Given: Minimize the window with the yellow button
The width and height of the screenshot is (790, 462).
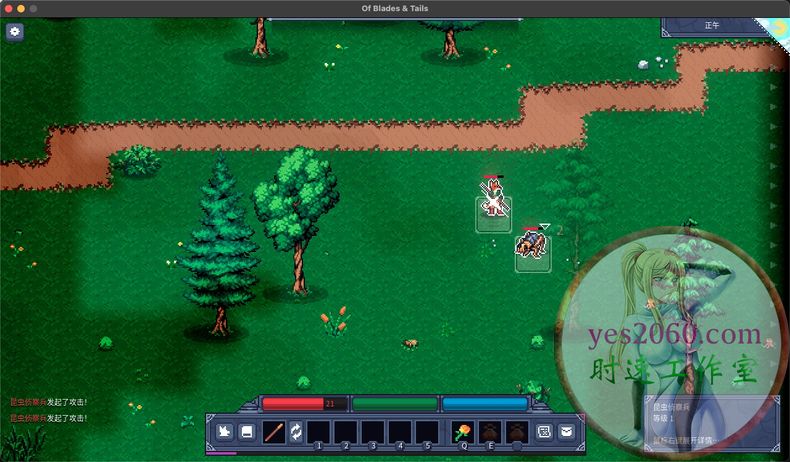Looking at the screenshot, I should [21, 8].
